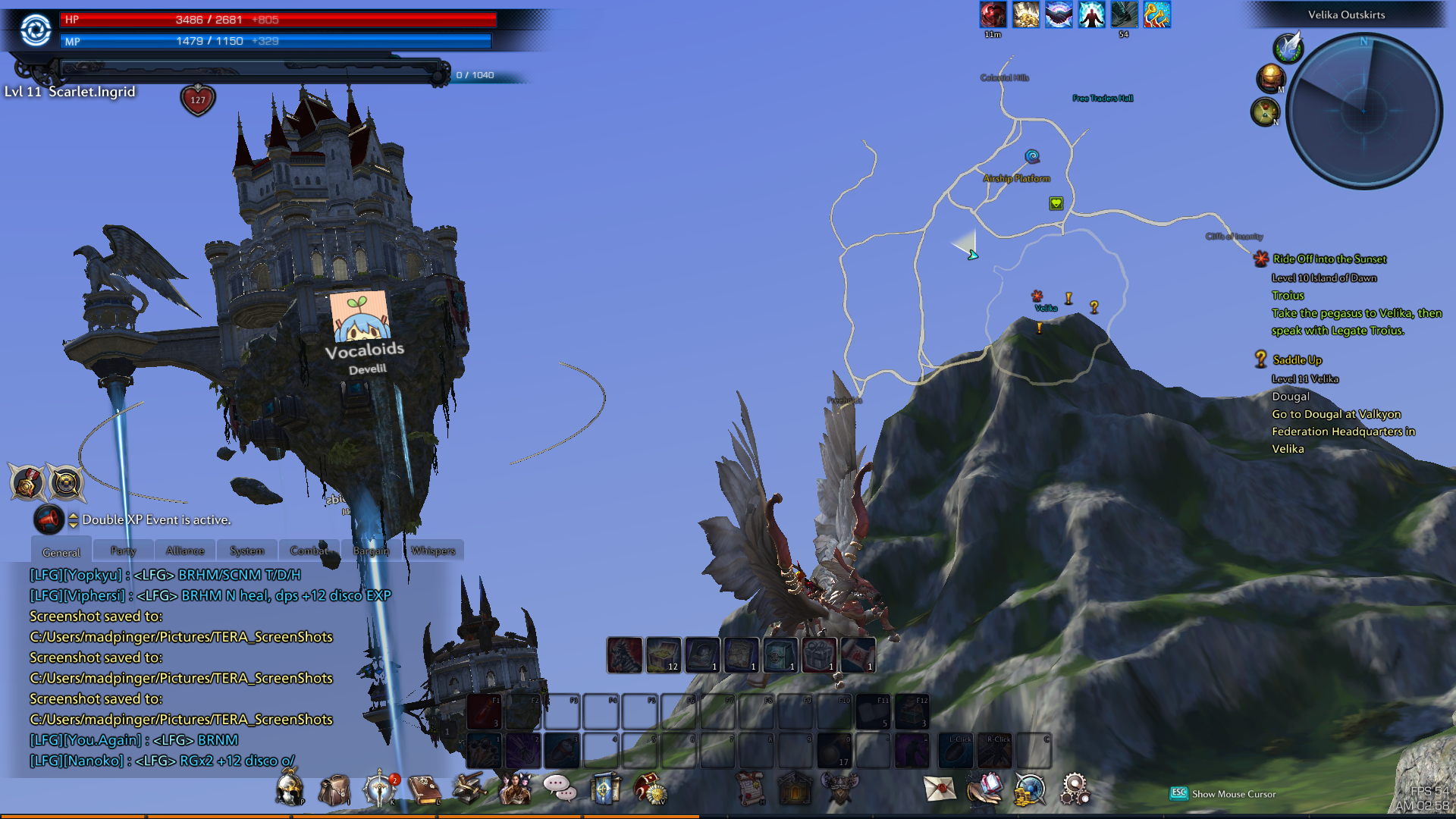Viewport: 1456px width, 819px height.
Task: Click the circular minimap radar
Action: (1364, 111)
